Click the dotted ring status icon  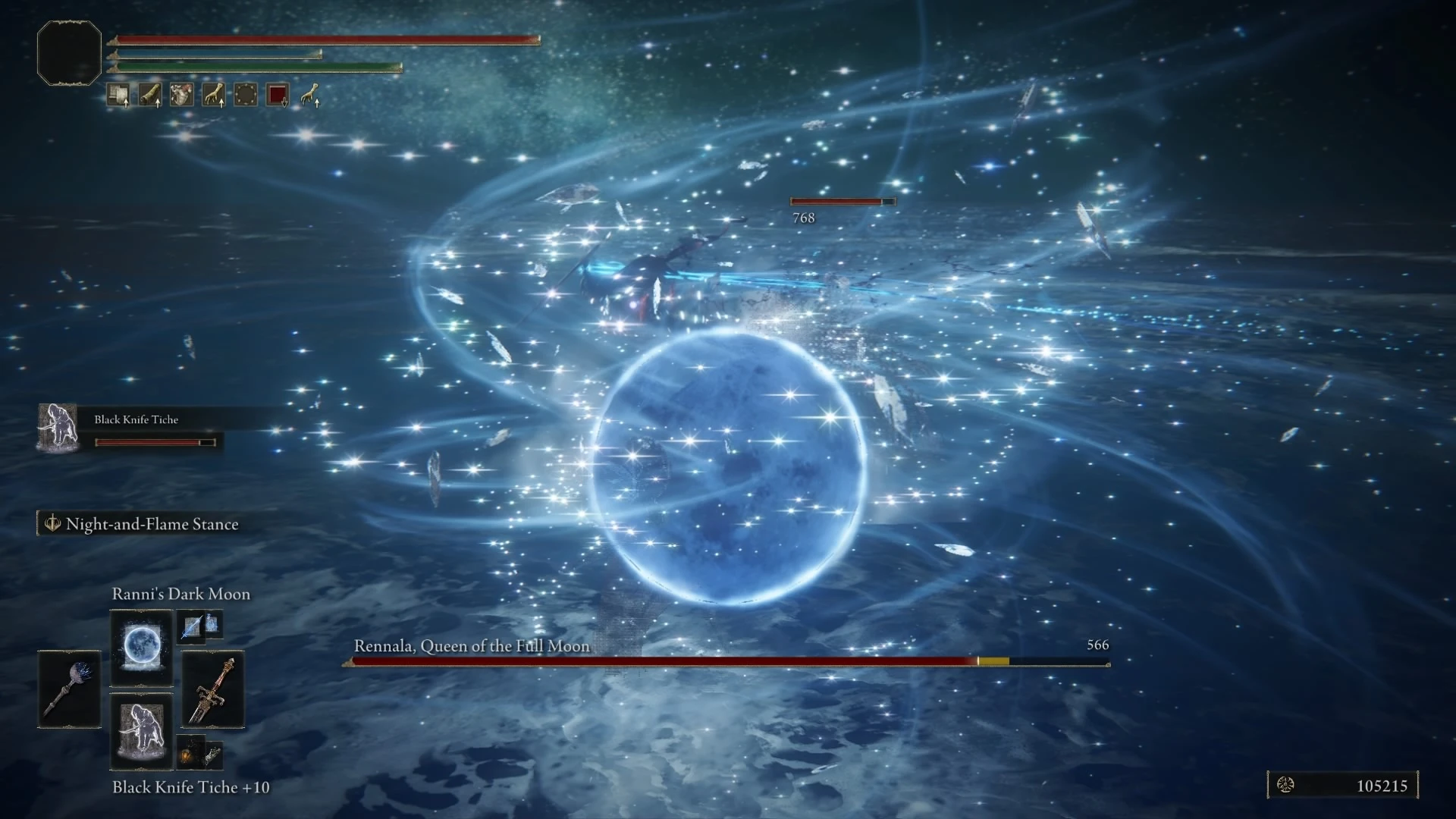click(246, 95)
